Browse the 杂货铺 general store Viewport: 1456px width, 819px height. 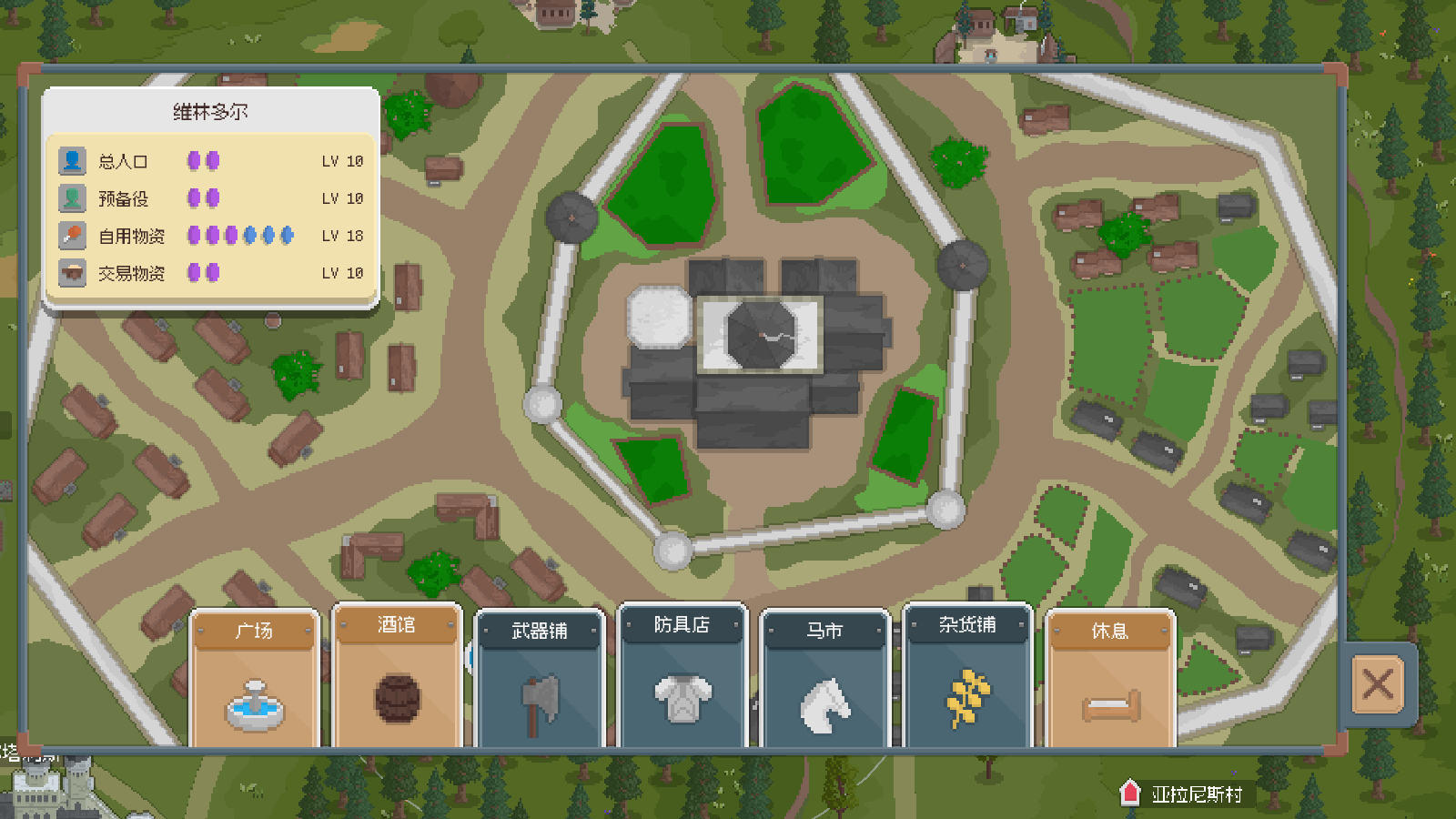coord(967,678)
